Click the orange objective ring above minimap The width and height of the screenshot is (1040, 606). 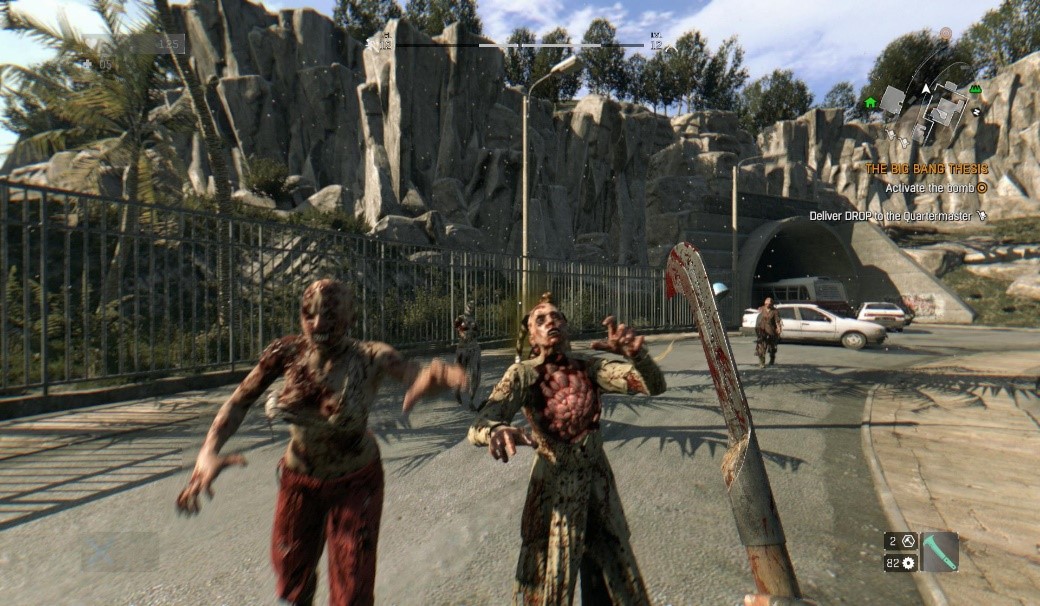tap(945, 34)
